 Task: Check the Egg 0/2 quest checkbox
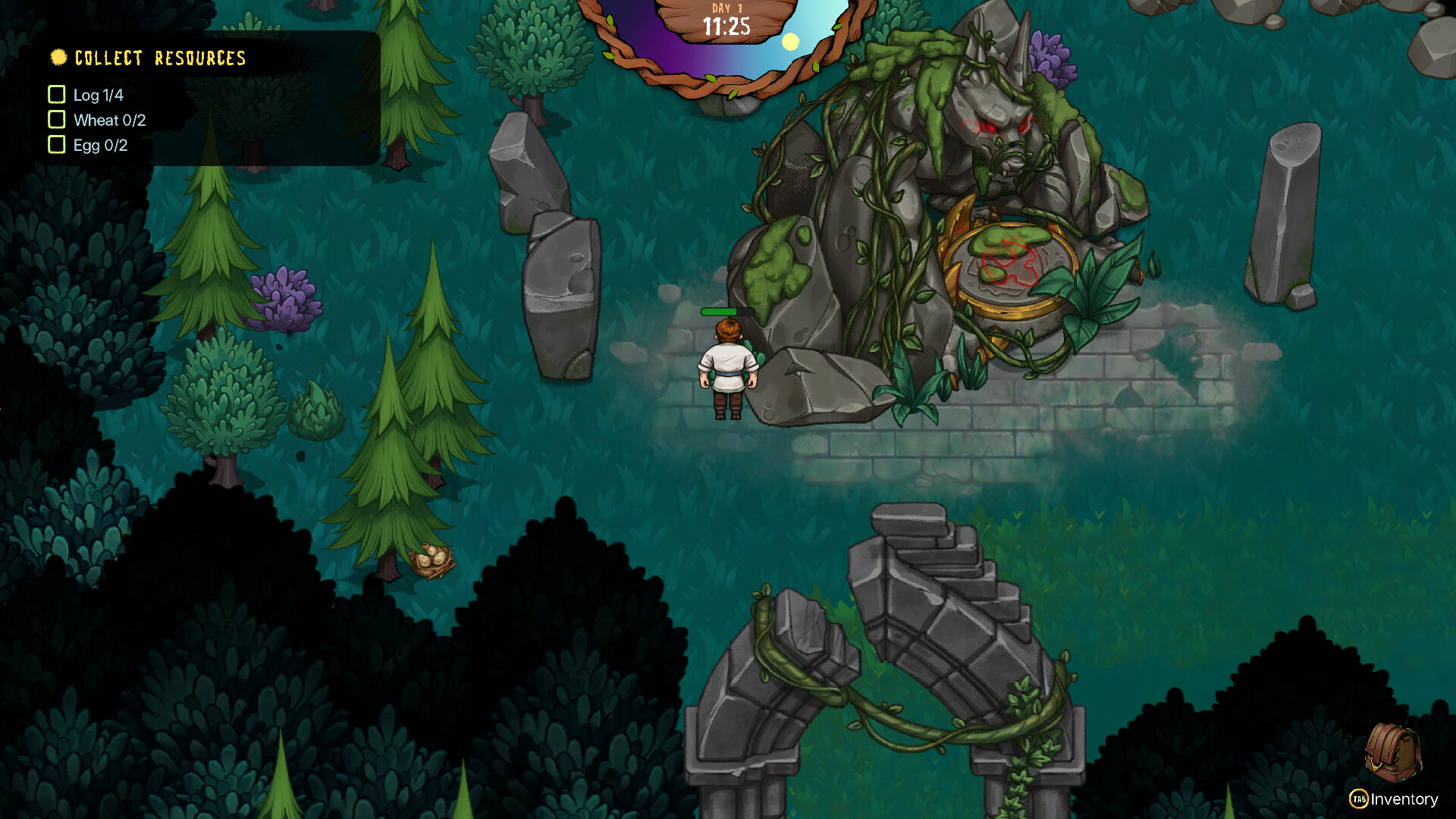56,144
